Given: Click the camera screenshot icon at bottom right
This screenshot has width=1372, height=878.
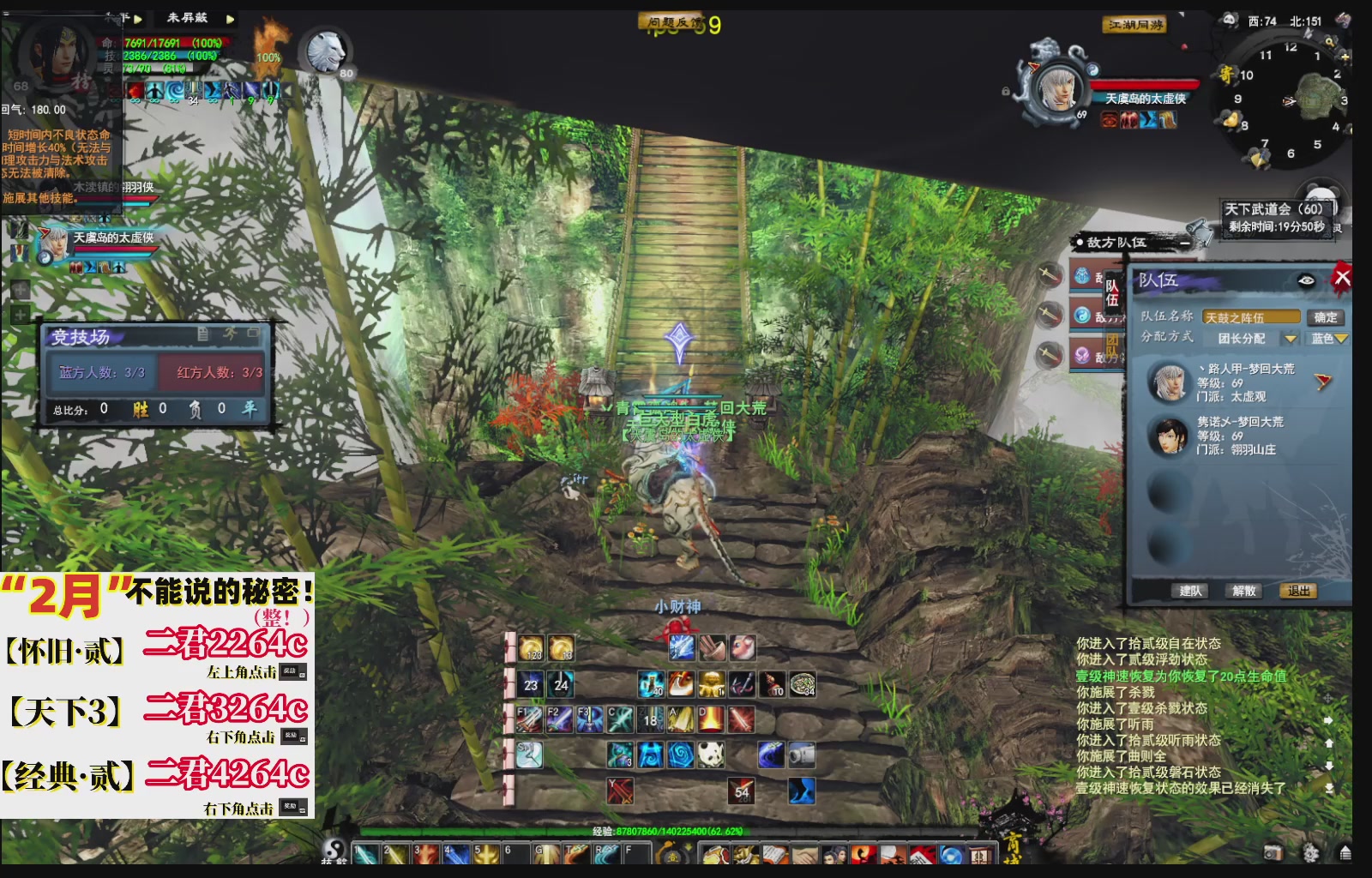Looking at the screenshot, I should [x=1273, y=852].
